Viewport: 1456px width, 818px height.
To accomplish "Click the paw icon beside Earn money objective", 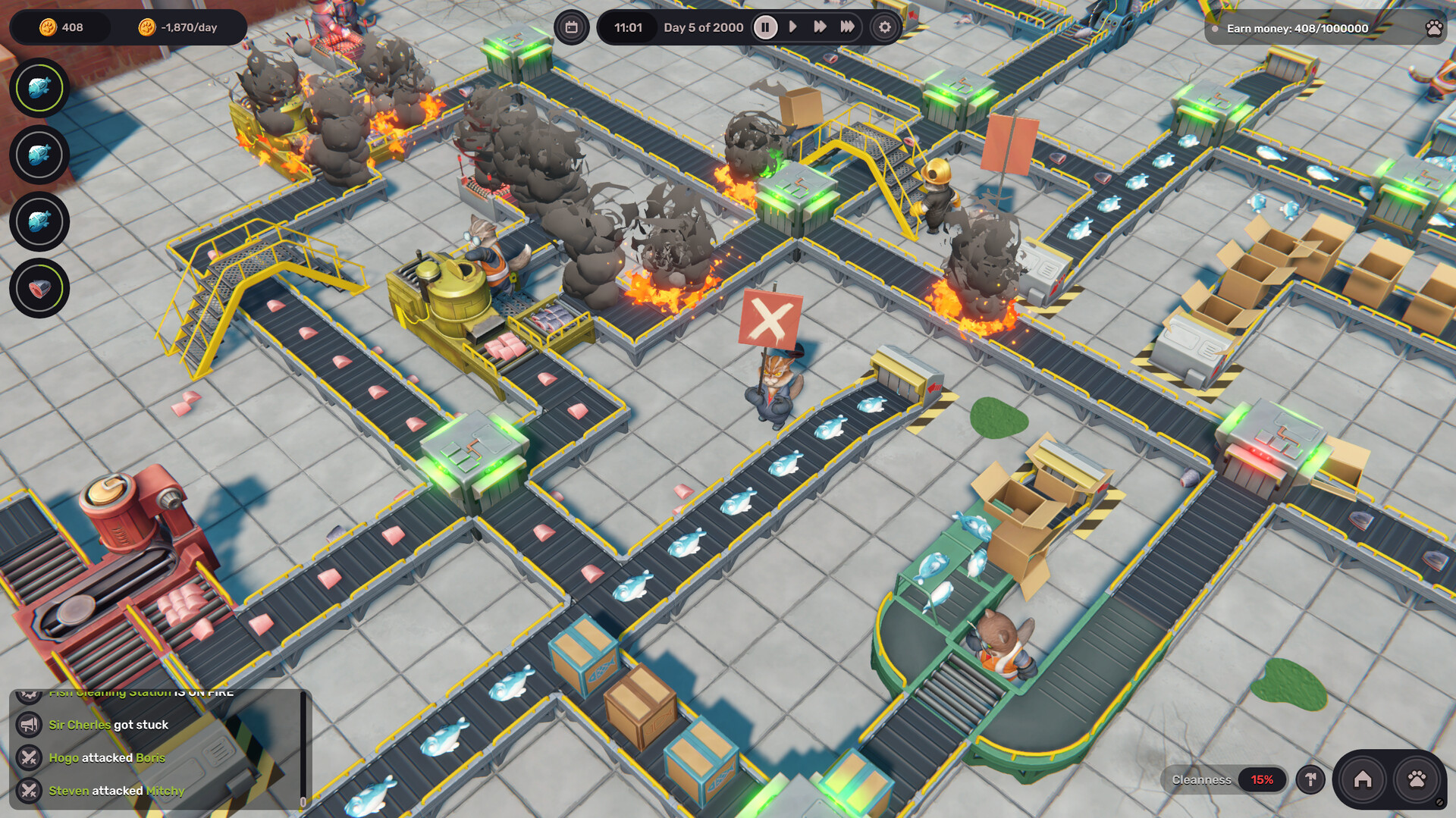I will (x=1433, y=29).
